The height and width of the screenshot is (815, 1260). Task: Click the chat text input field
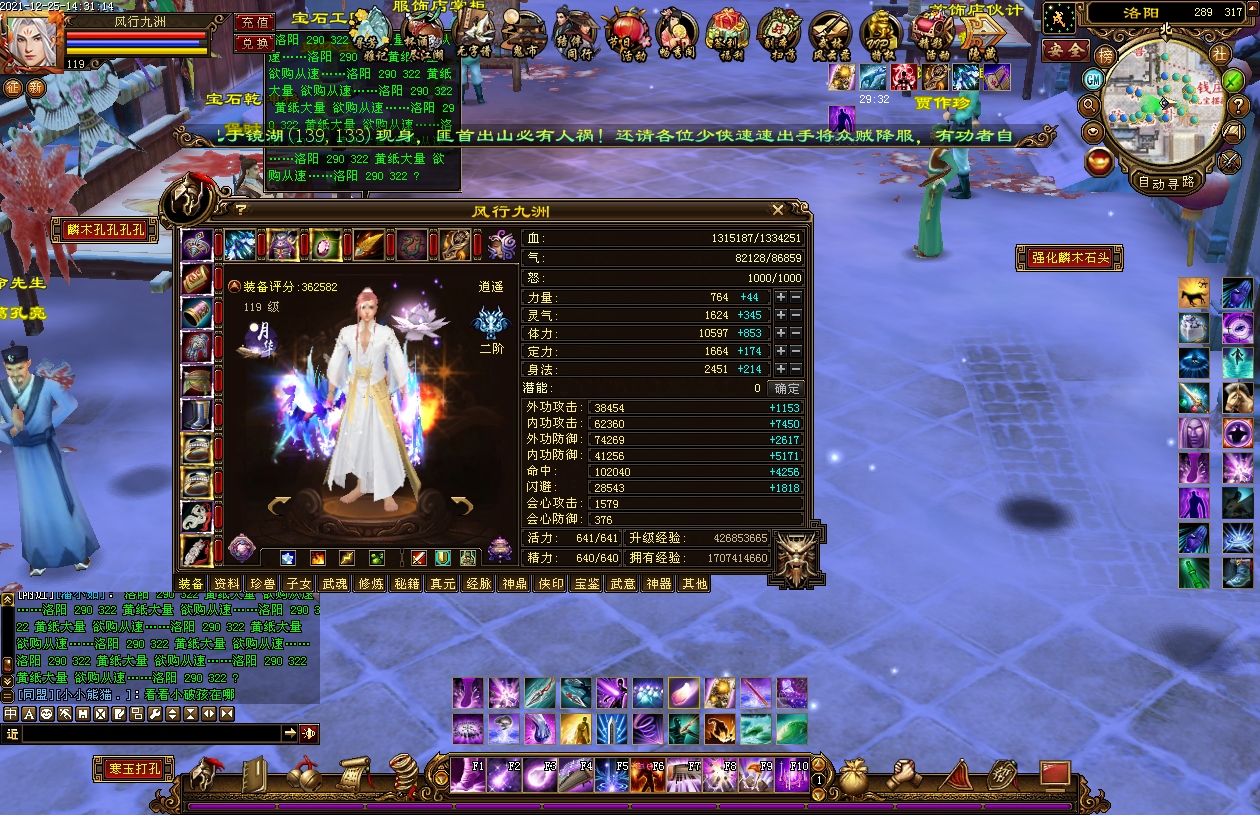pyautogui.click(x=150, y=734)
